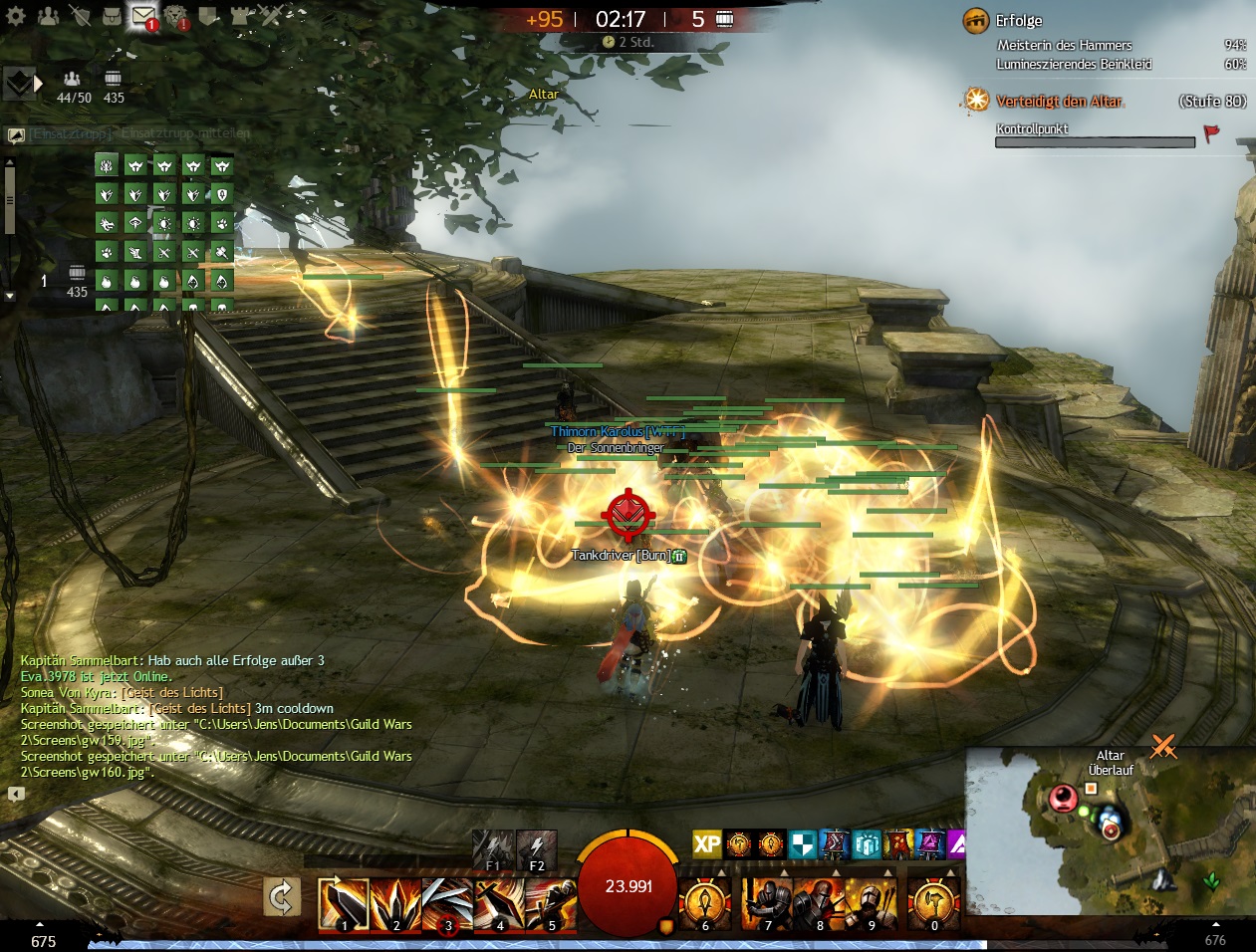The image size is (1256, 952).
Task: Open the crossed swords PvP icon
Action: click(272, 16)
